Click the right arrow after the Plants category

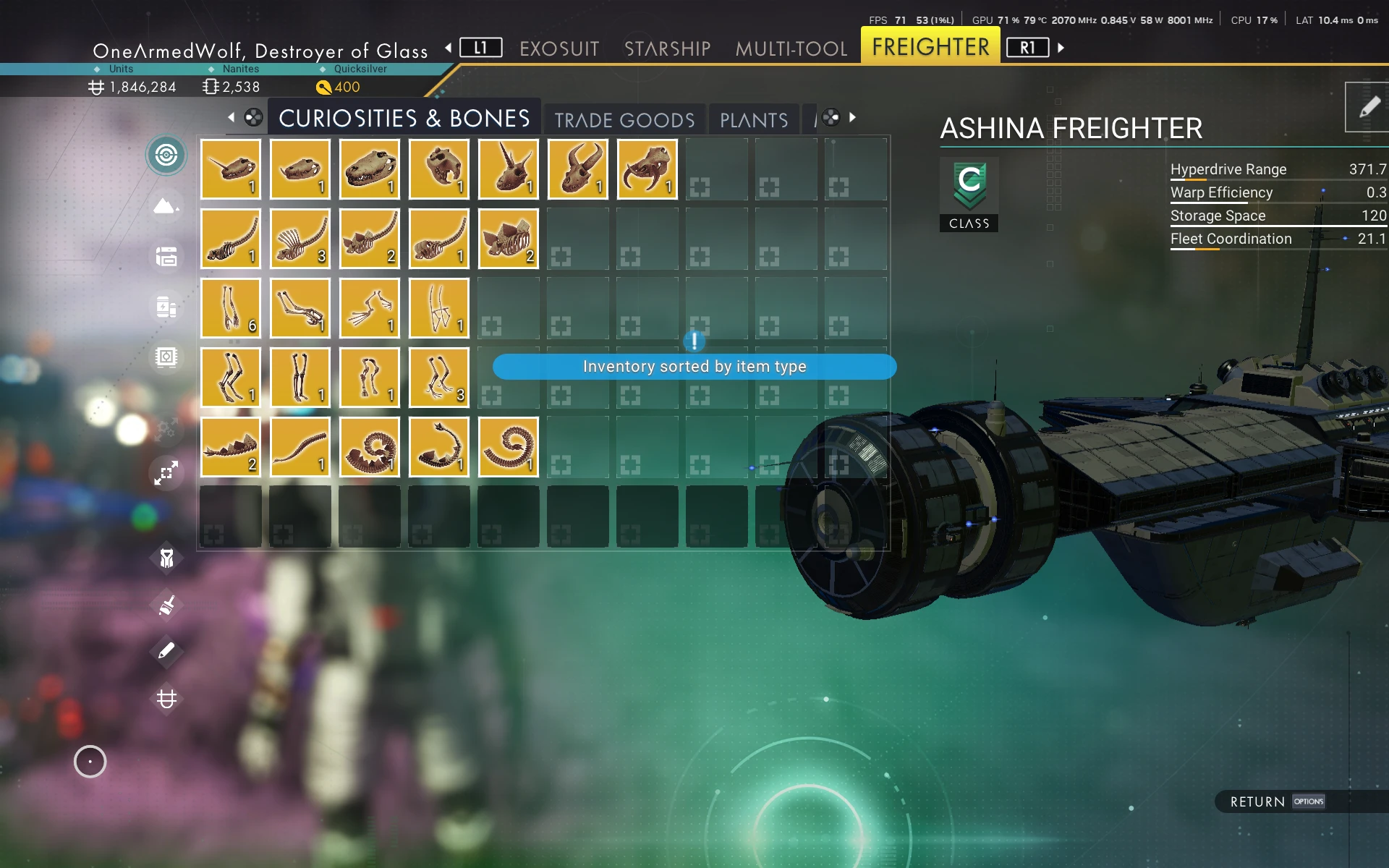click(853, 117)
